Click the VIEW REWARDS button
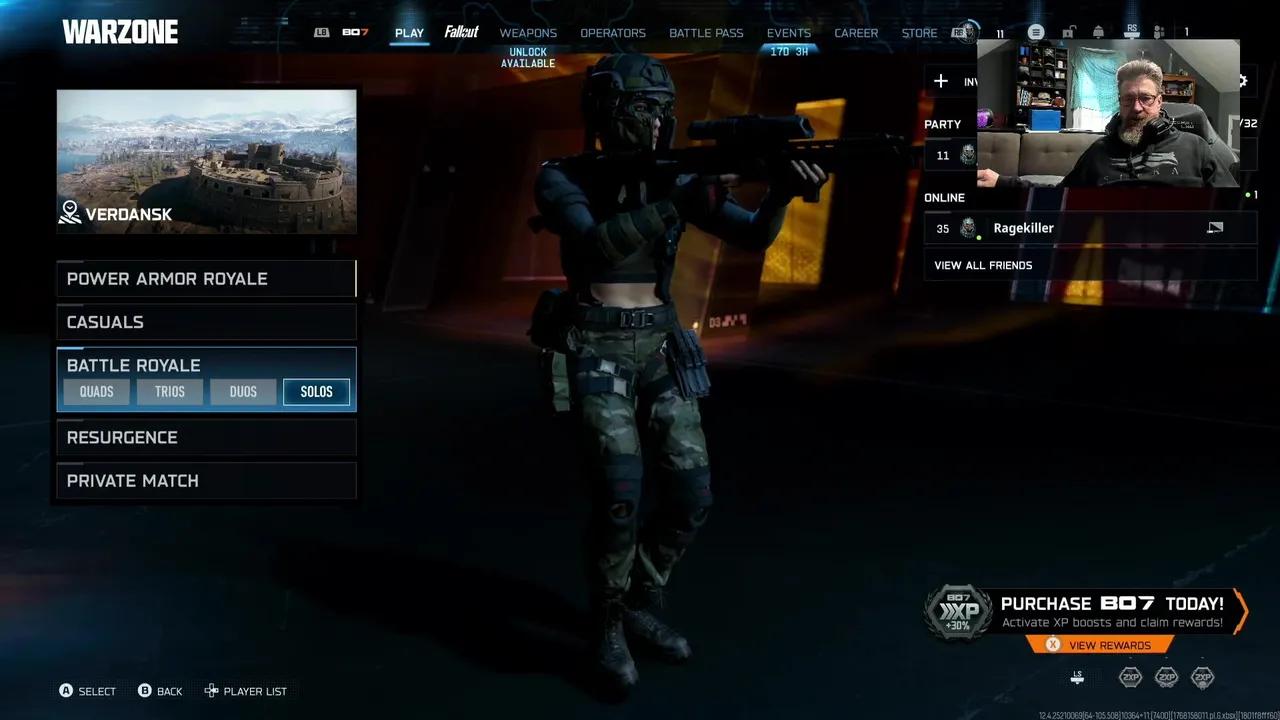Screen dimensions: 1280x720 point(1100,645)
